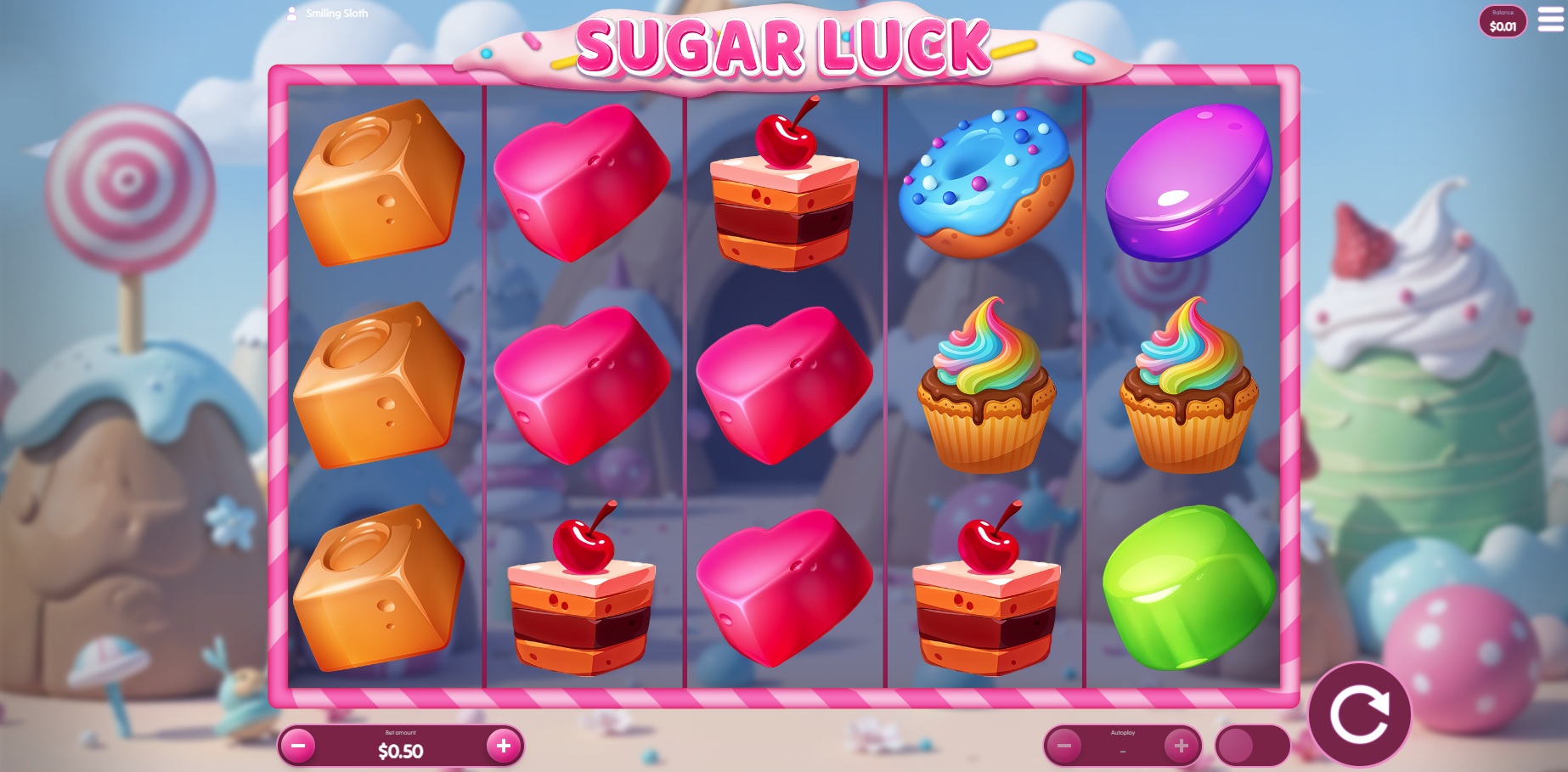Click the Sugar Luck title banner

[x=784, y=47]
